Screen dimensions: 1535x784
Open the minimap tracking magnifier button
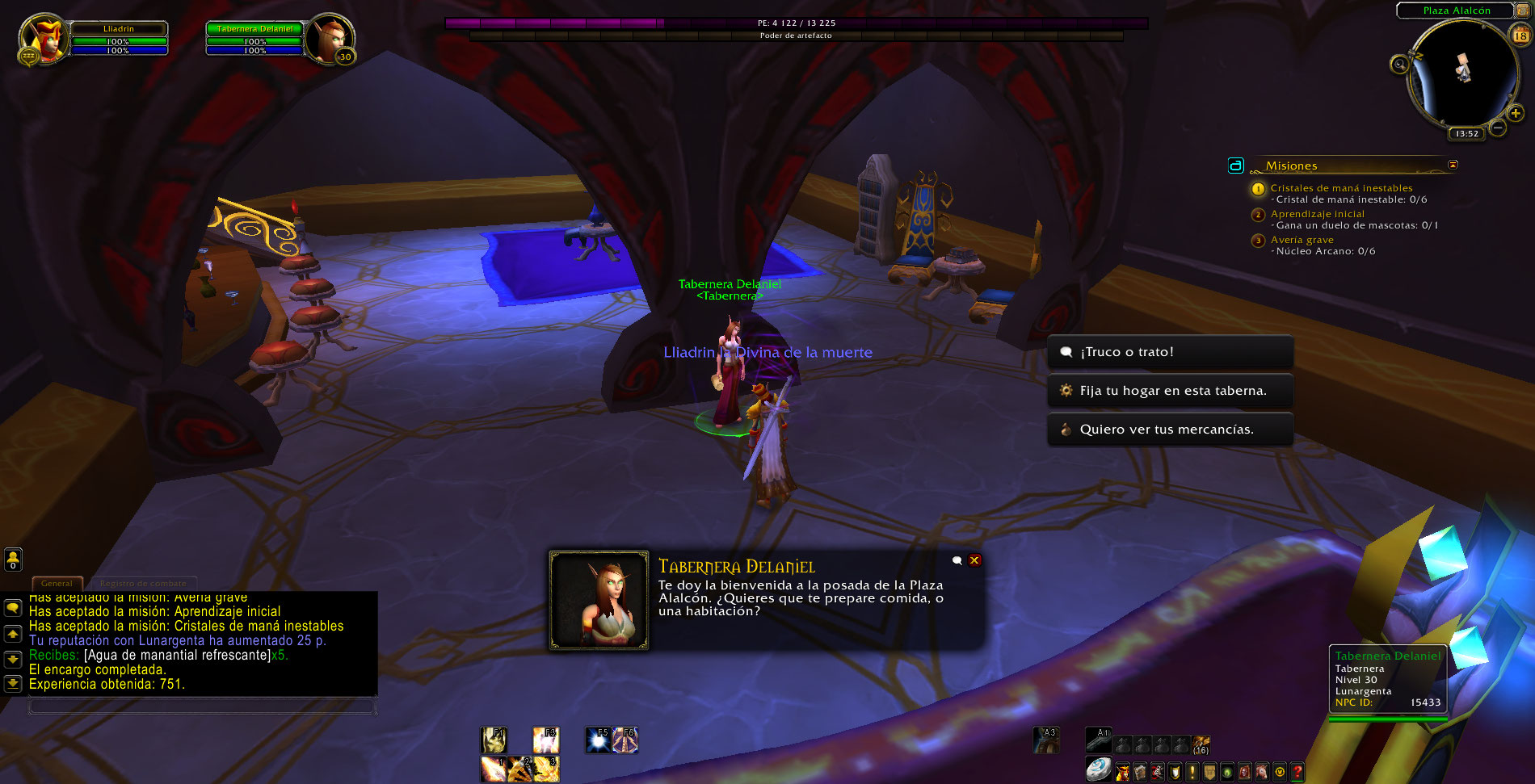(x=1400, y=64)
